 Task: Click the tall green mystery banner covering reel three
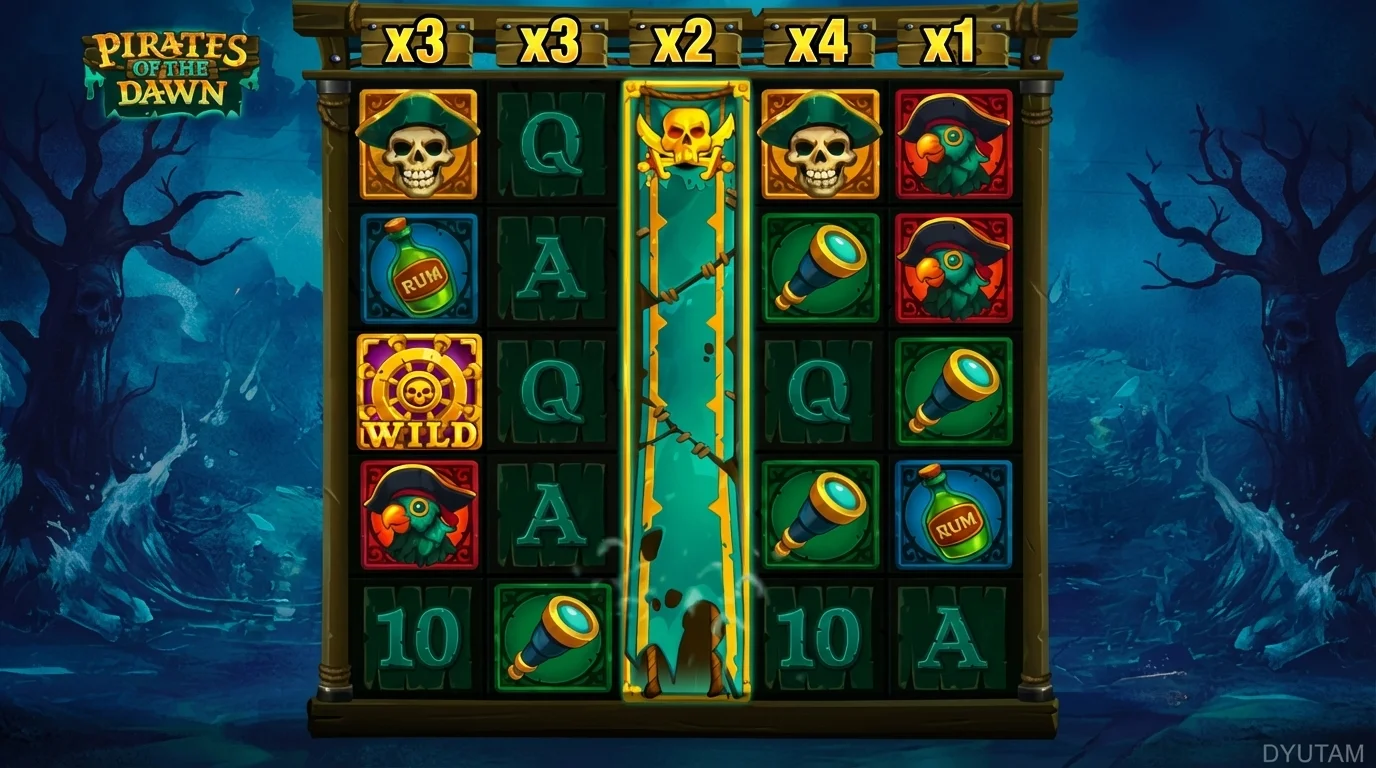[686, 400]
